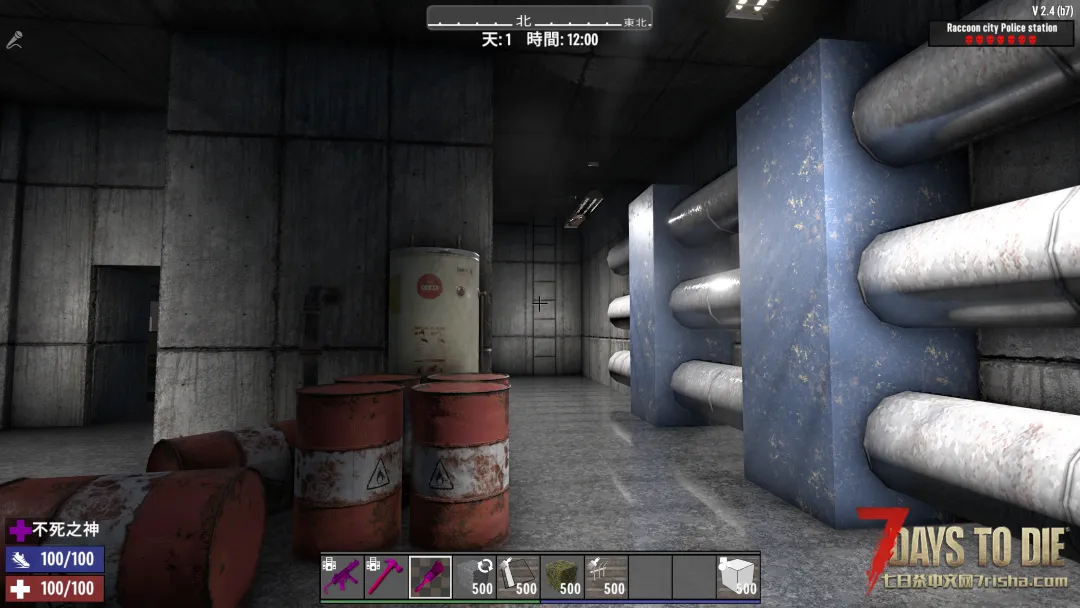Select the pink hammer hotbar slot
The width and height of the screenshot is (1080, 608).
[386, 577]
